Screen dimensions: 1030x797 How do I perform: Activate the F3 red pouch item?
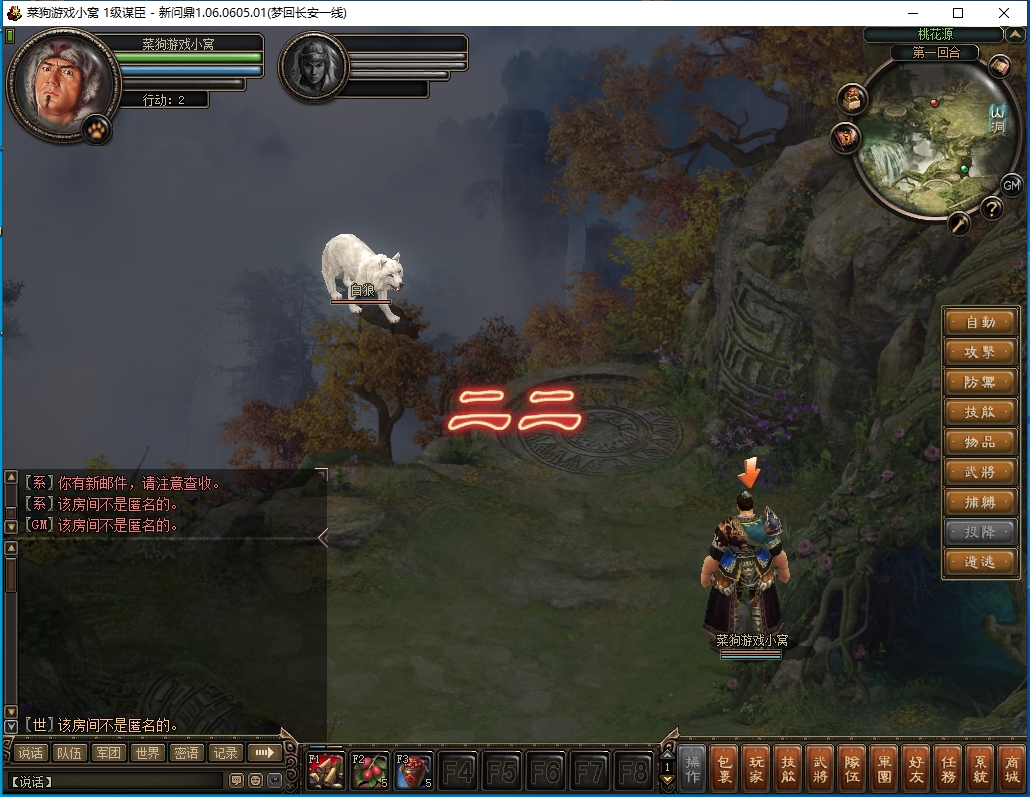coord(414,770)
